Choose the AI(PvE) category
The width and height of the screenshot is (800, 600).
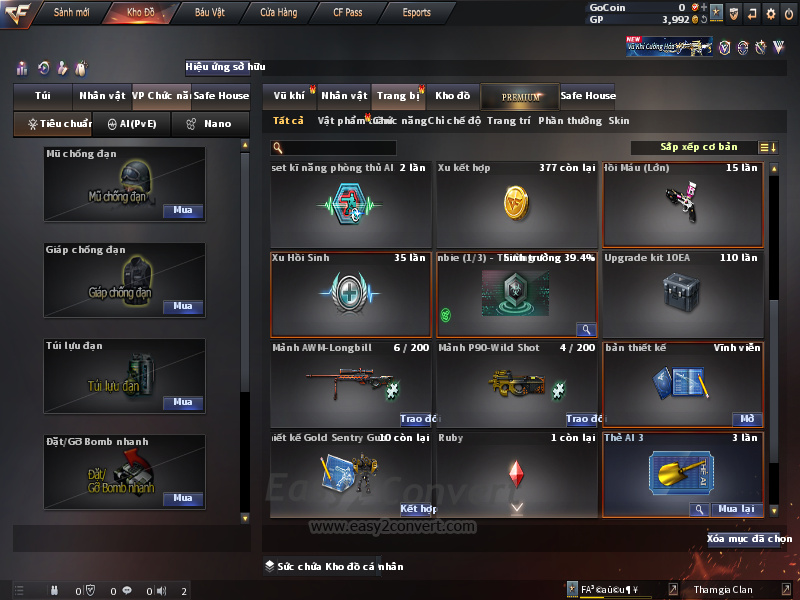pyautogui.click(x=131, y=124)
